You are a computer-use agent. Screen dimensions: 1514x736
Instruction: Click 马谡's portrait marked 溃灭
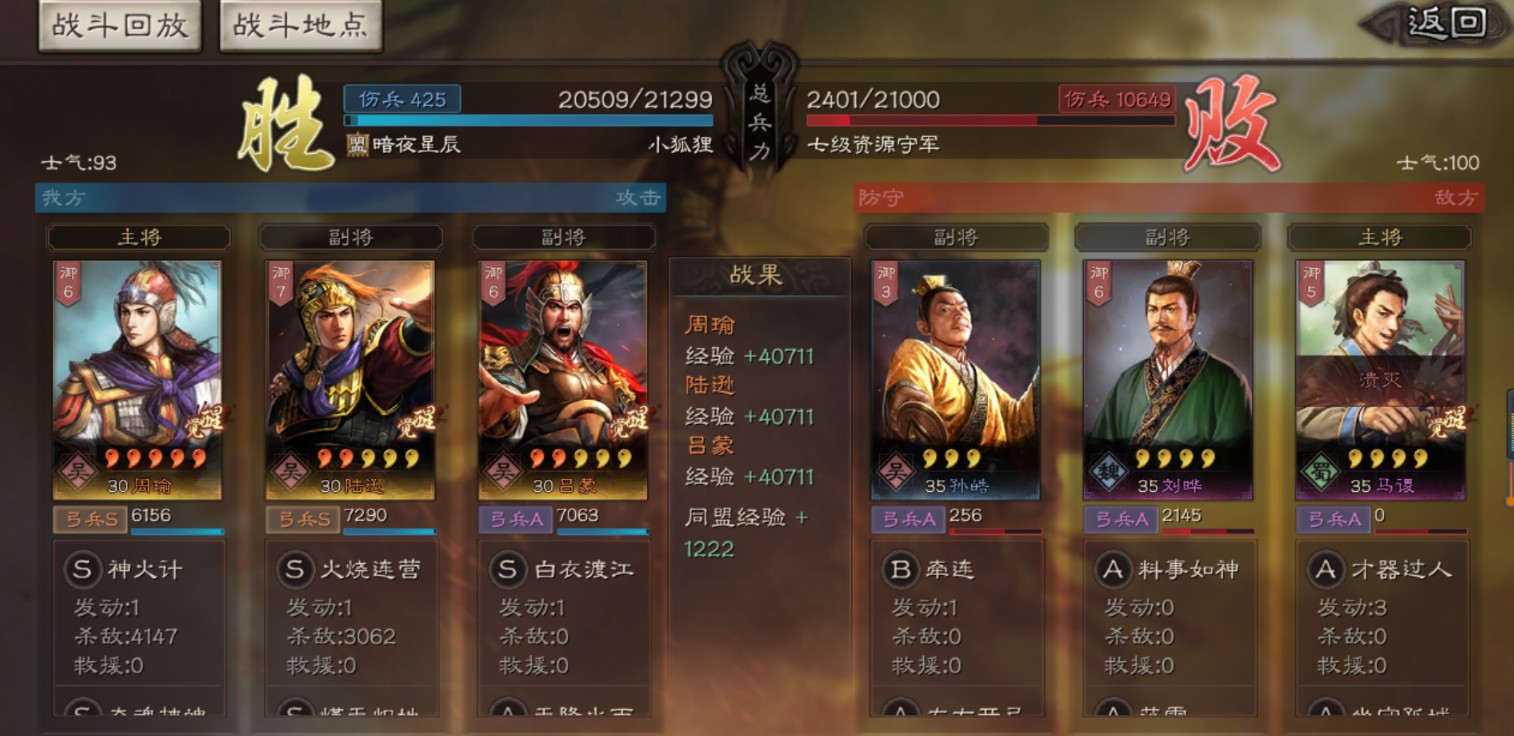pos(1381,370)
